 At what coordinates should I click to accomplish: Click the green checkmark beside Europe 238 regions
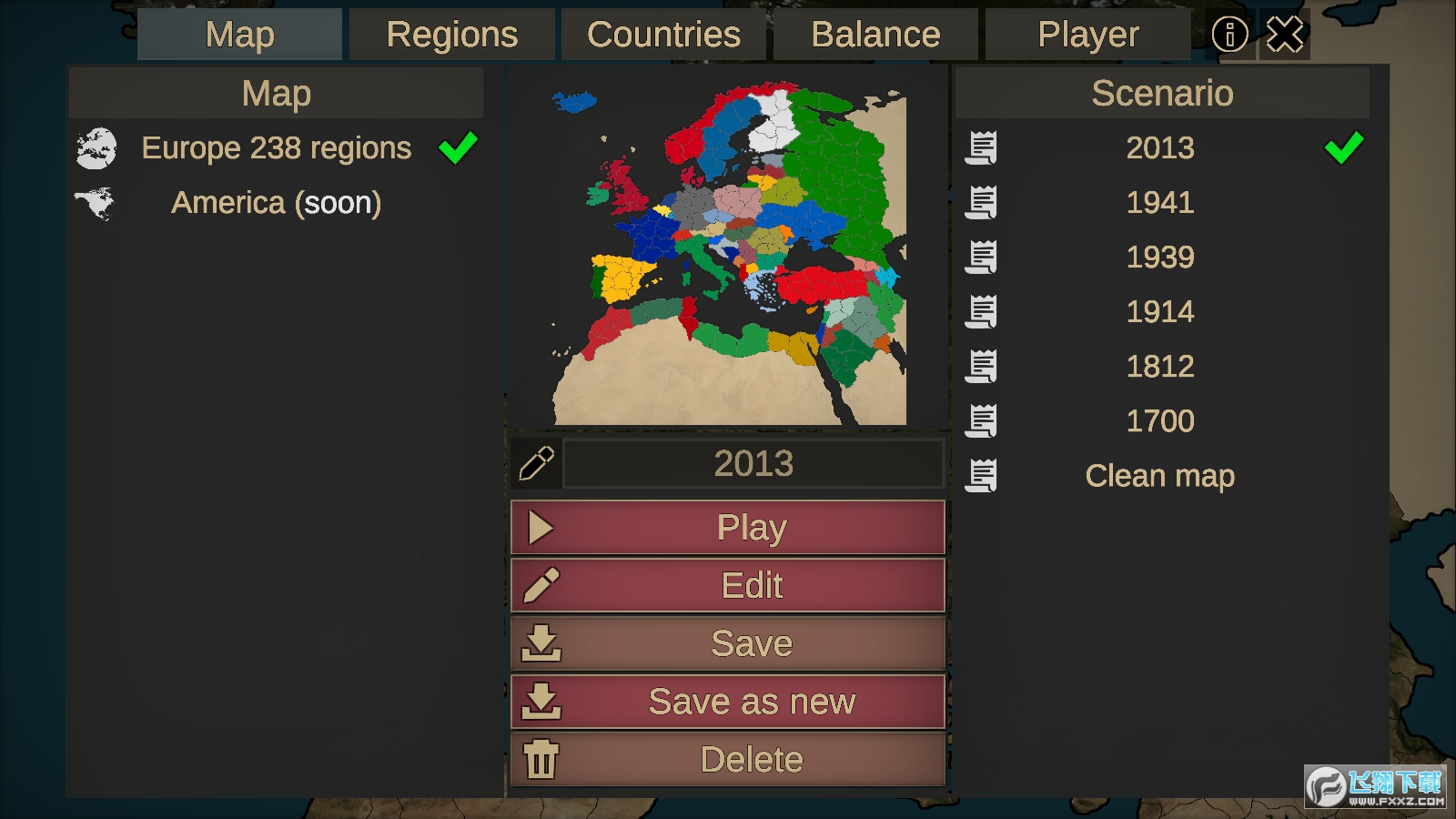pos(459,146)
